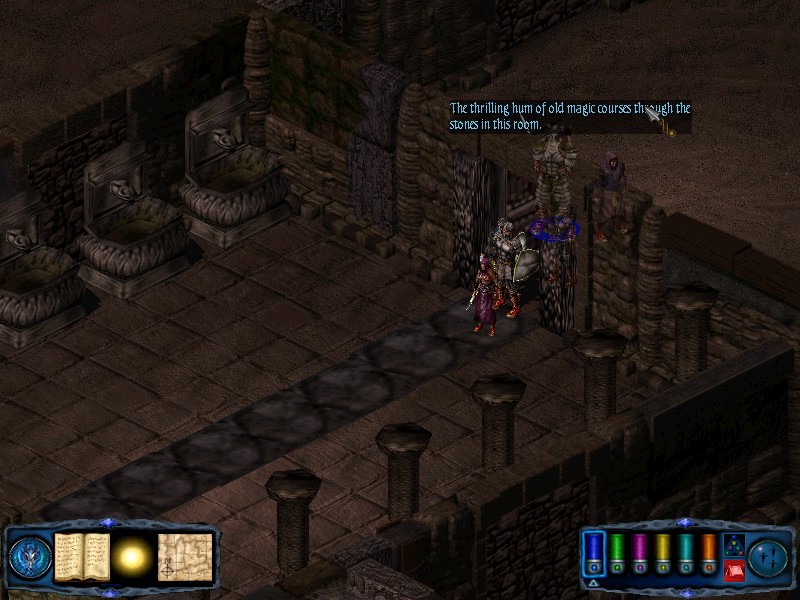Open the journal book
The image size is (800, 600).
pyautogui.click(x=81, y=556)
